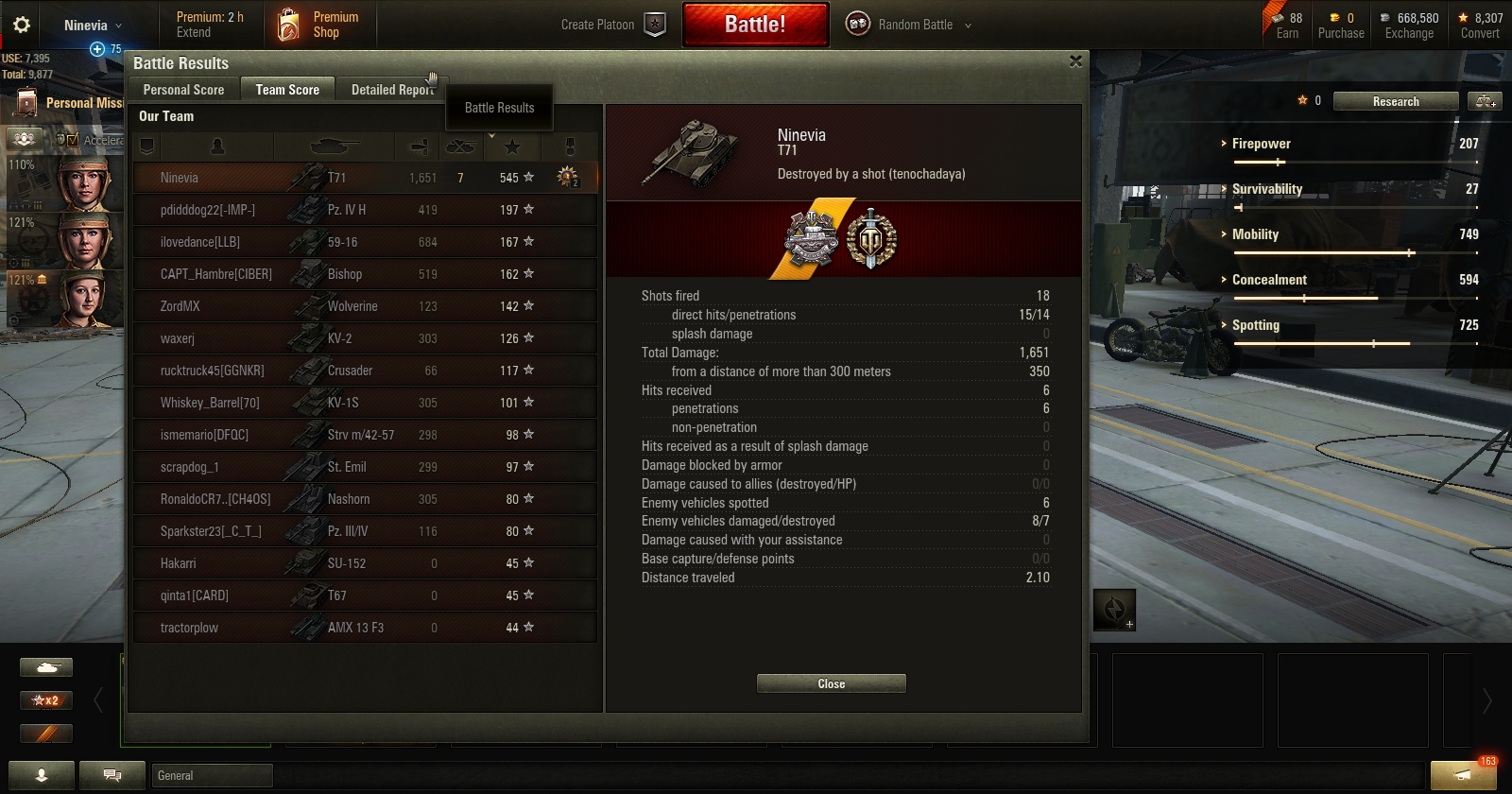Click the Close button below the stats
This screenshot has height=794, width=1512.
831,683
